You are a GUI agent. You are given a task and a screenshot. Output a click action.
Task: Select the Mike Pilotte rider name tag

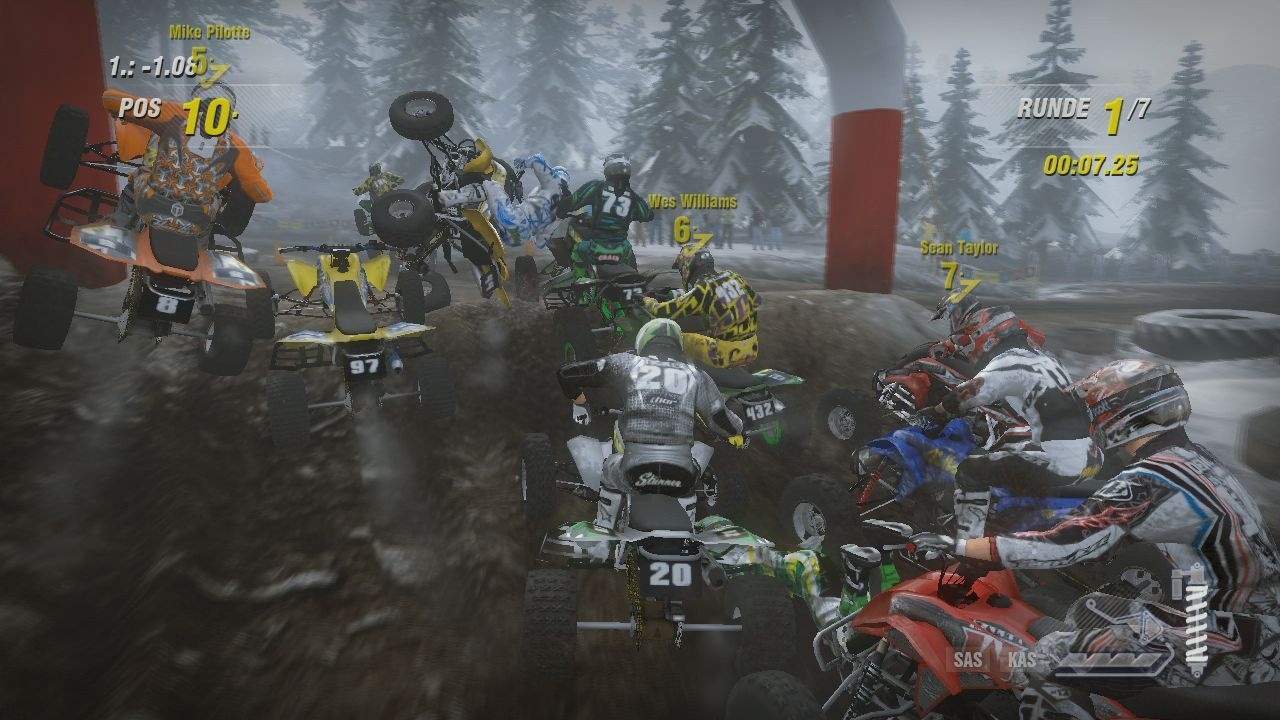click(x=209, y=32)
